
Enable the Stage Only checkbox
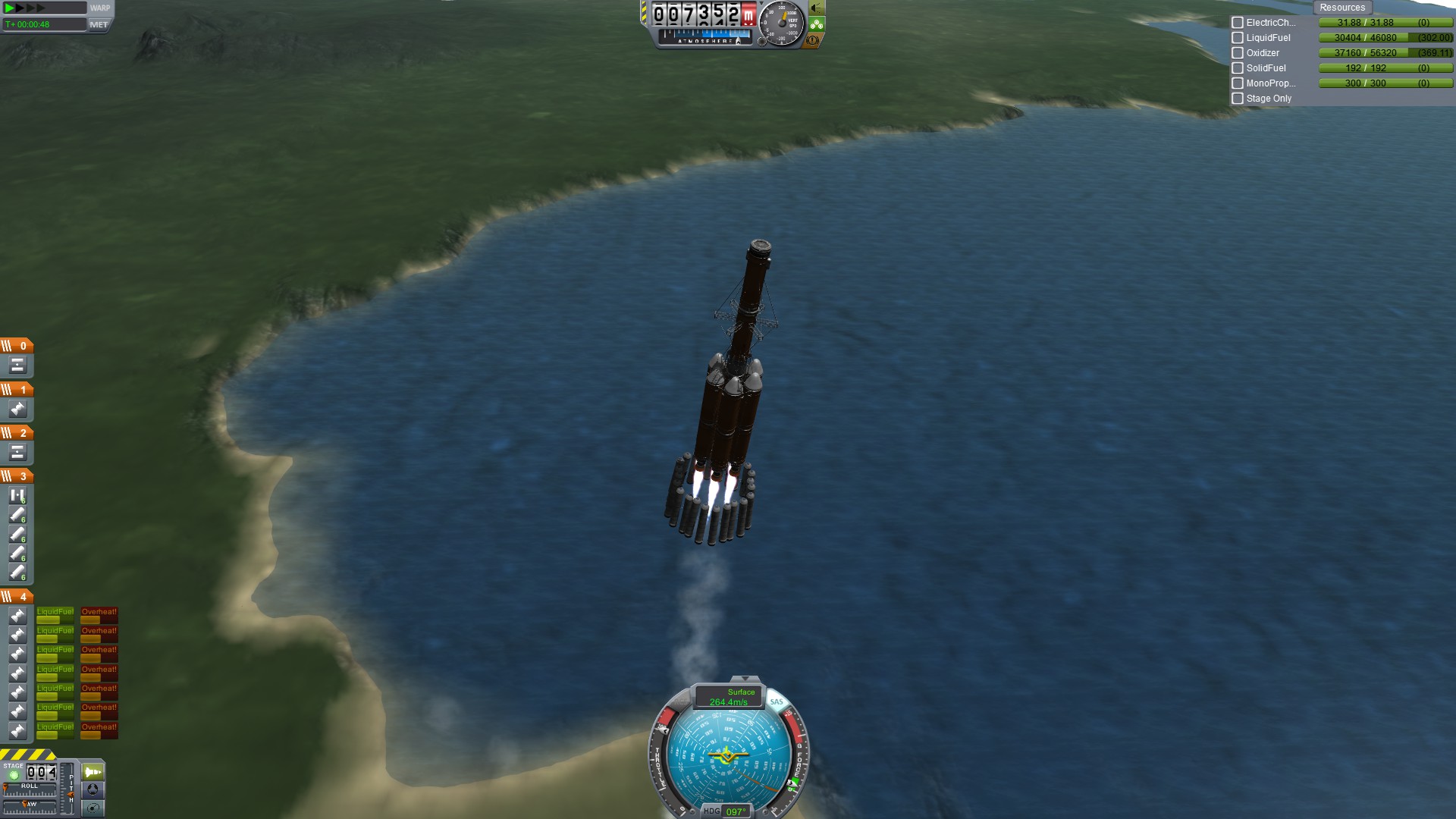pyautogui.click(x=1238, y=99)
